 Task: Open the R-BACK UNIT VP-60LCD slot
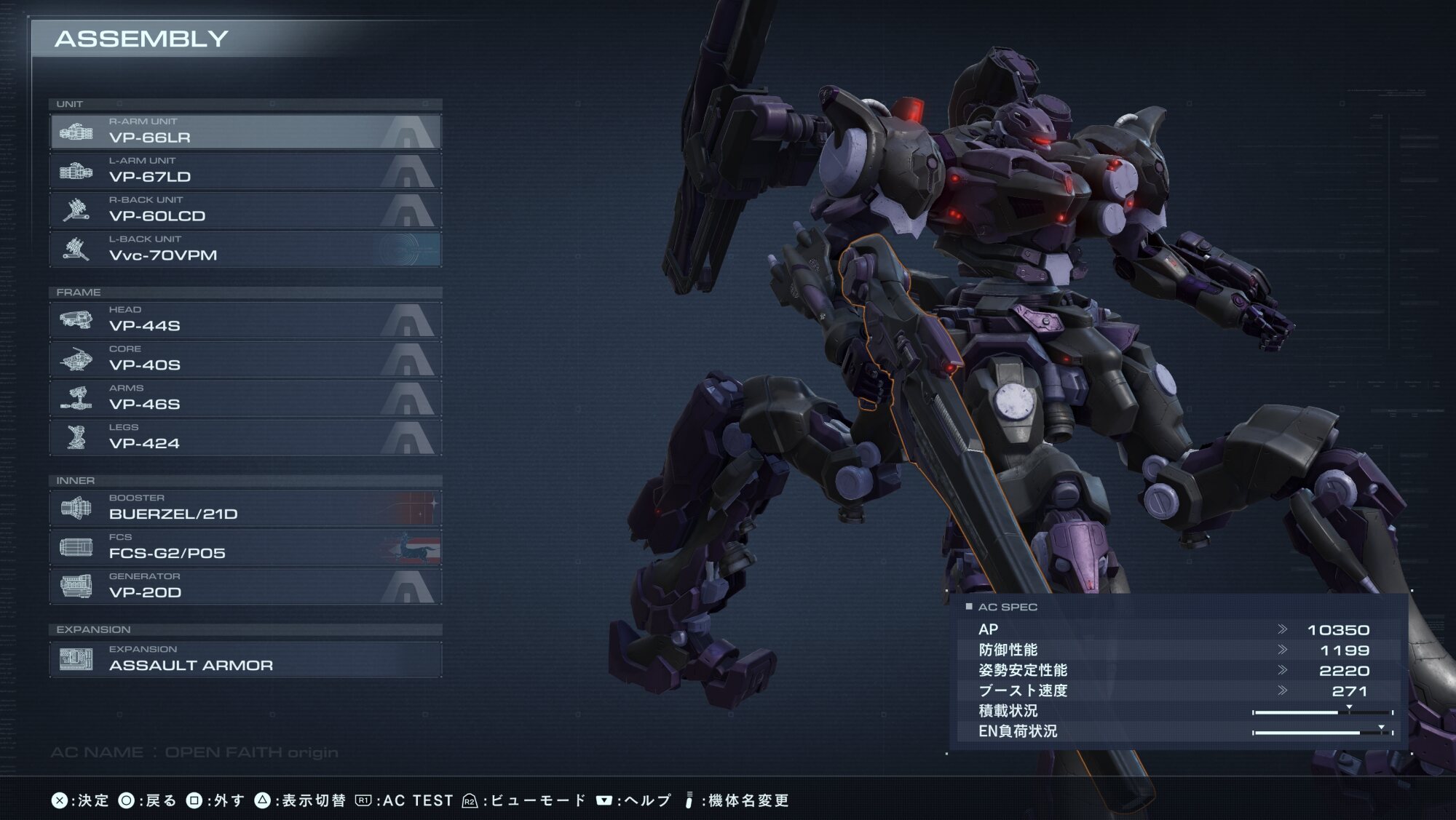tap(245, 210)
